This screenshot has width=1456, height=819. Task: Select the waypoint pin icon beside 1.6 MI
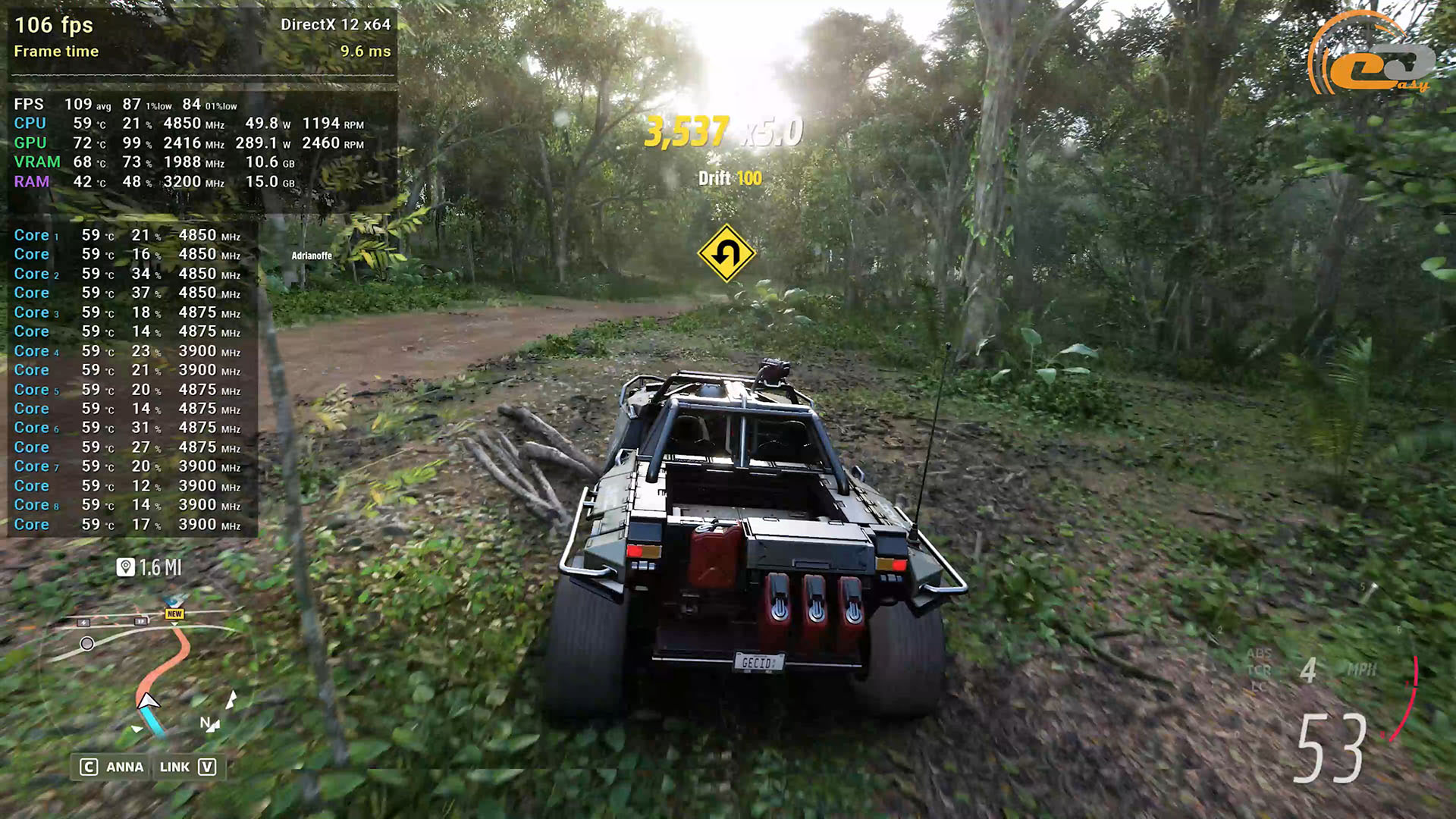[x=126, y=567]
